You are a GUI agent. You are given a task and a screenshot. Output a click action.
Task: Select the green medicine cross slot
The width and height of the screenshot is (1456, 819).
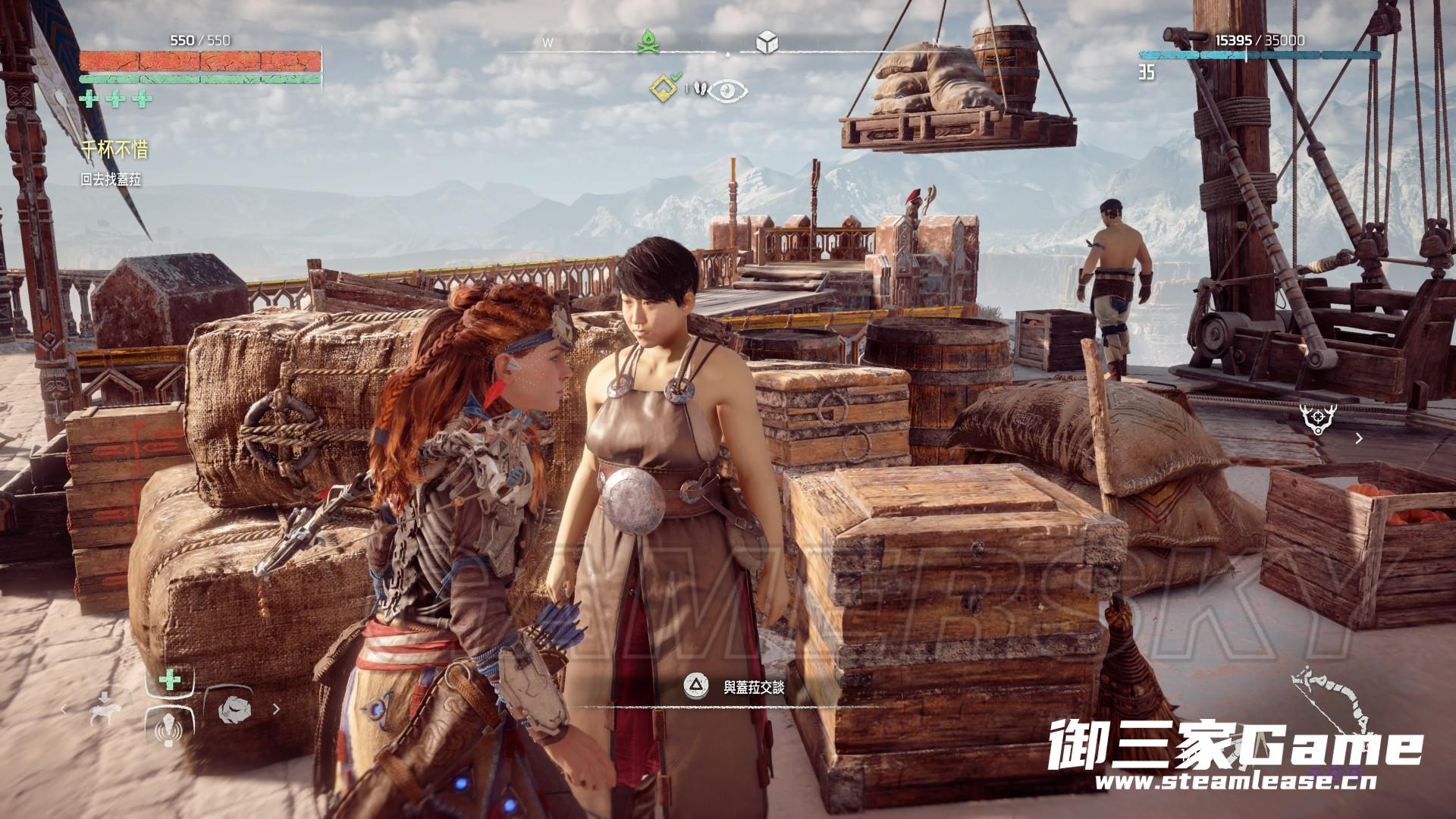point(171,680)
